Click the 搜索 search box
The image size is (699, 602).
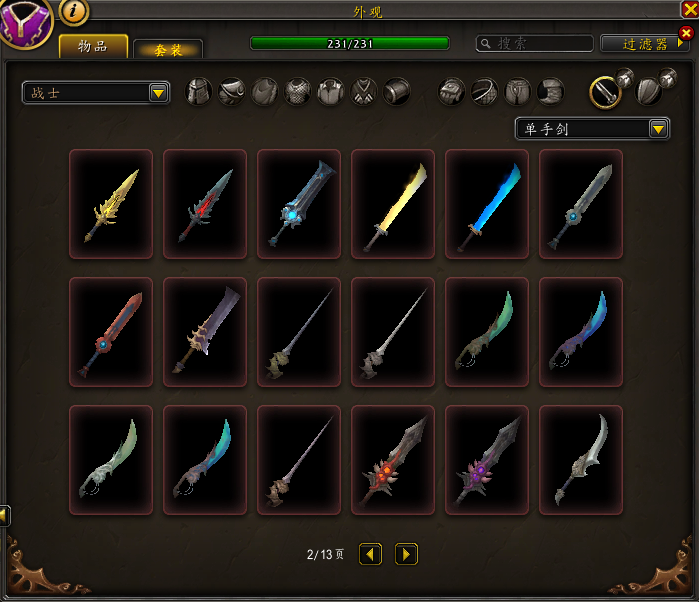coord(535,43)
